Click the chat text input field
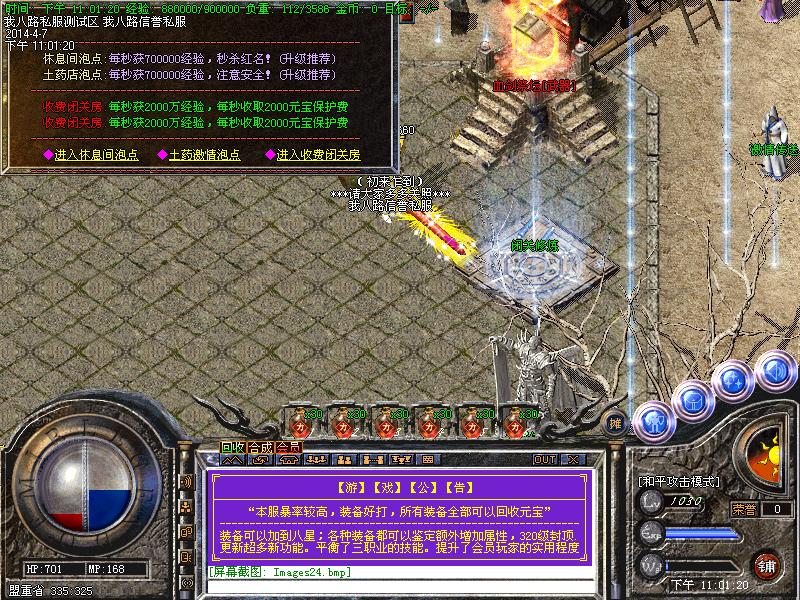Screen dimensions: 800x600 pyautogui.click(x=400, y=573)
